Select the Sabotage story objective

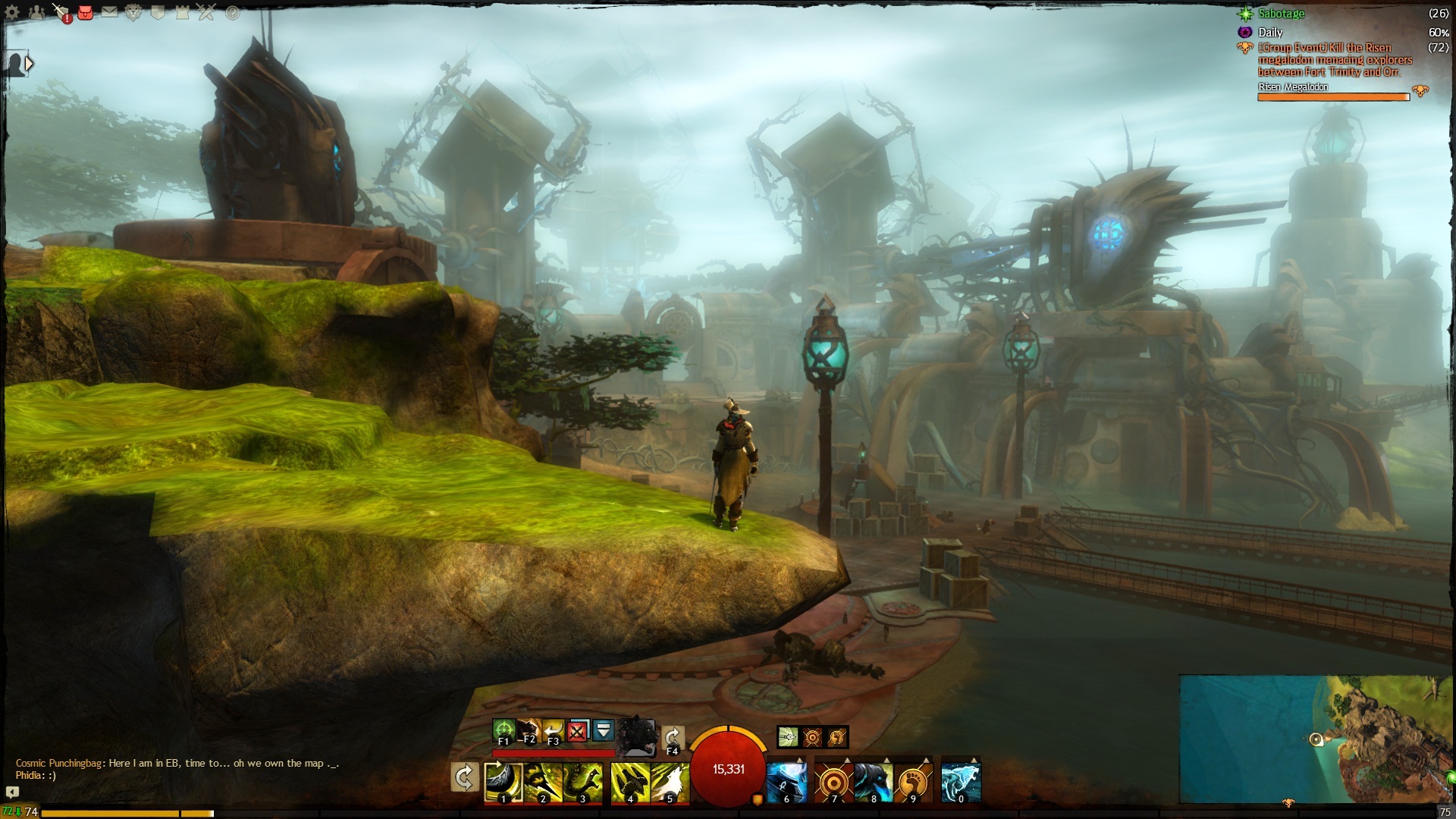click(1281, 14)
